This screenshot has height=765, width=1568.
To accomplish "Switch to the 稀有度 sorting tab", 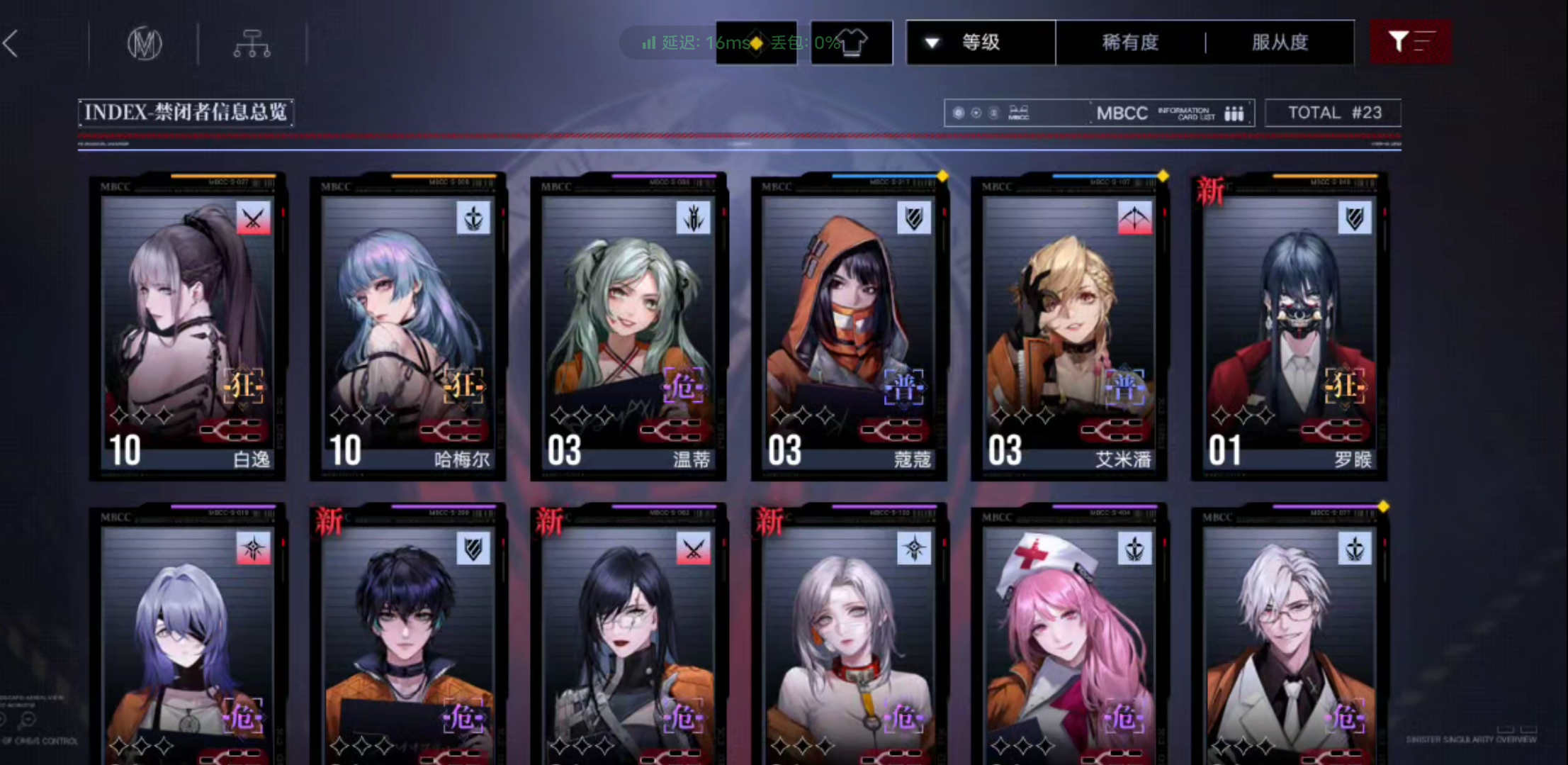I will (1131, 42).
